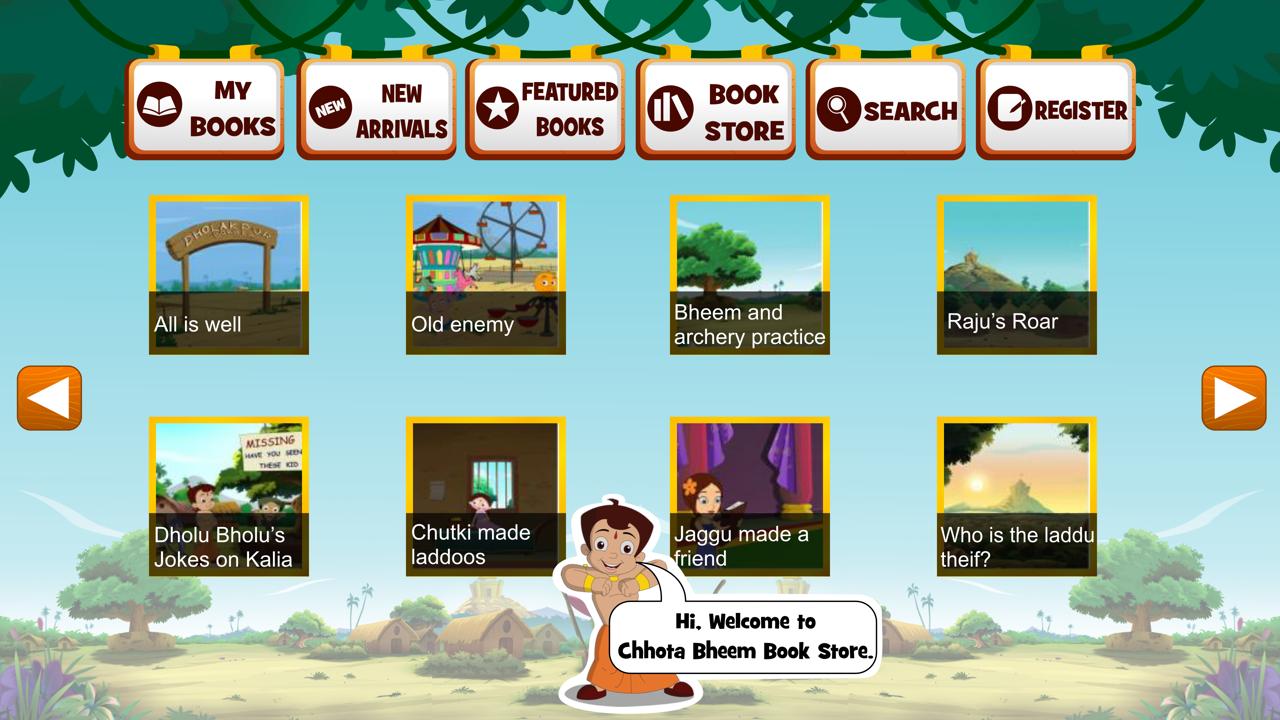Switch to the My Books tab

coord(205,107)
